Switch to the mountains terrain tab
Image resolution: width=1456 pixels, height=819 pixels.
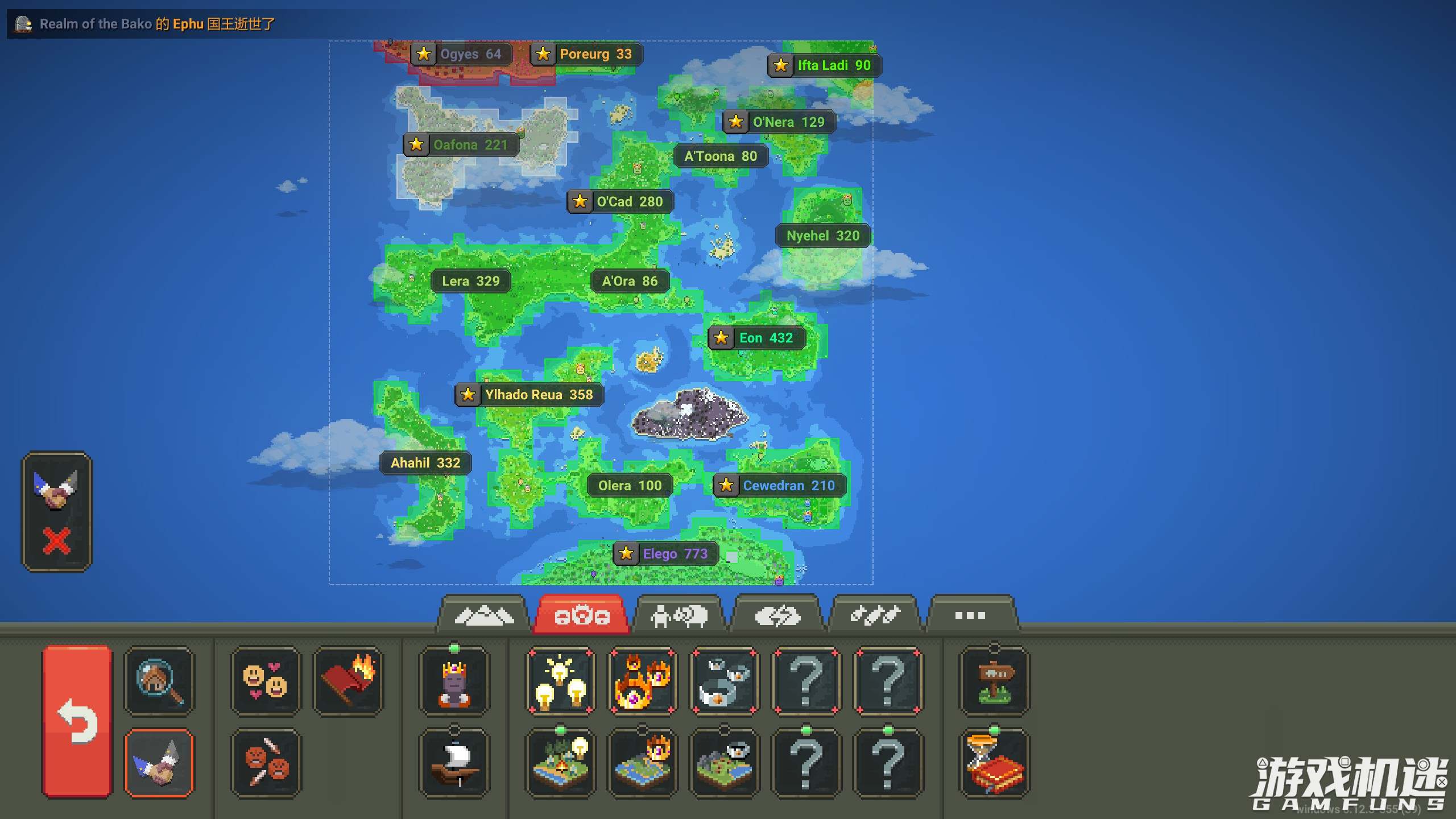click(483, 615)
